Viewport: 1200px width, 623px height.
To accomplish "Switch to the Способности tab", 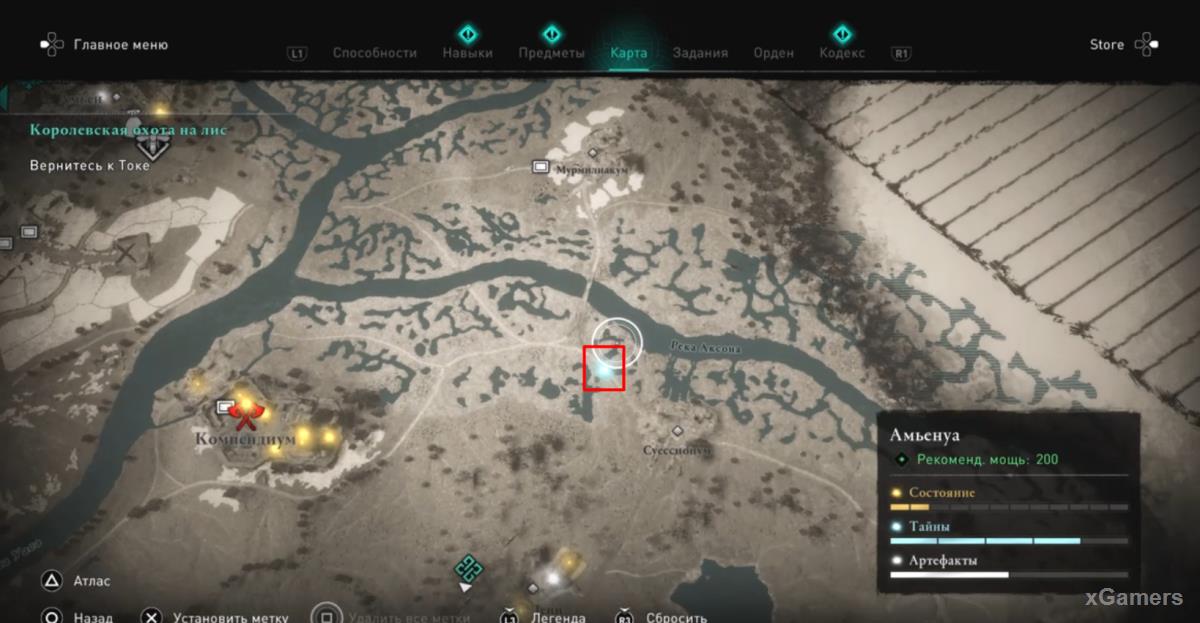I will pos(374,53).
